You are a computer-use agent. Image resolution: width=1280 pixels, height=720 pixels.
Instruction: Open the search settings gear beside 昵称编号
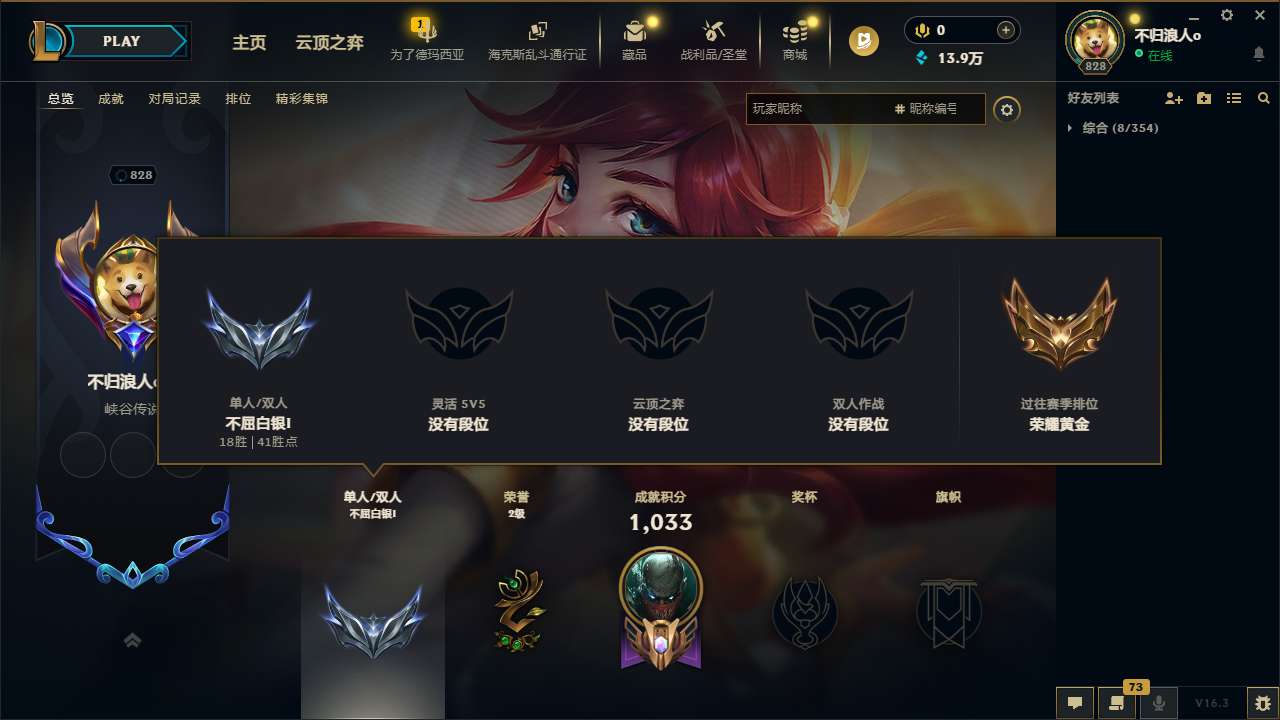(x=1008, y=109)
